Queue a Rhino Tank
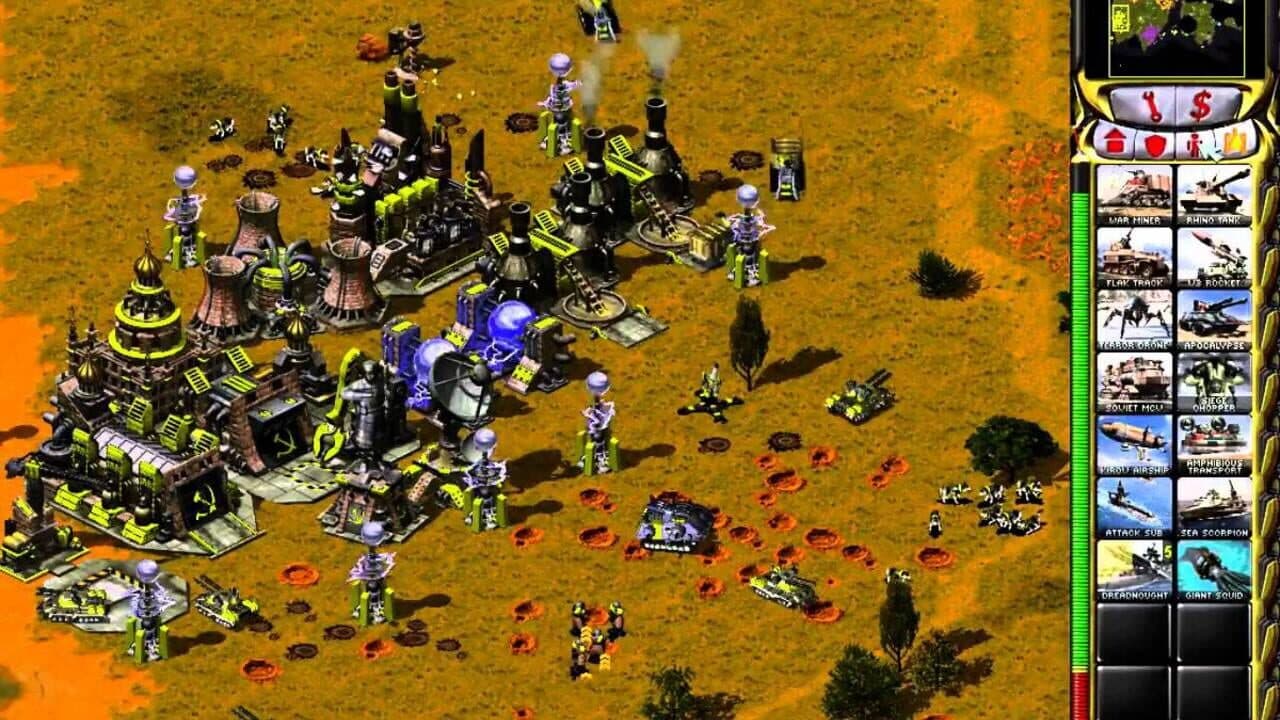This screenshot has height=720, width=1280. (x=1215, y=195)
